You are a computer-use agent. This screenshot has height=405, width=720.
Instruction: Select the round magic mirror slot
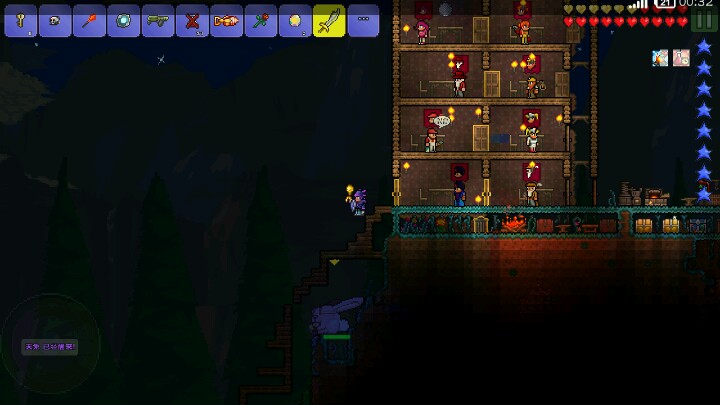tap(124, 20)
